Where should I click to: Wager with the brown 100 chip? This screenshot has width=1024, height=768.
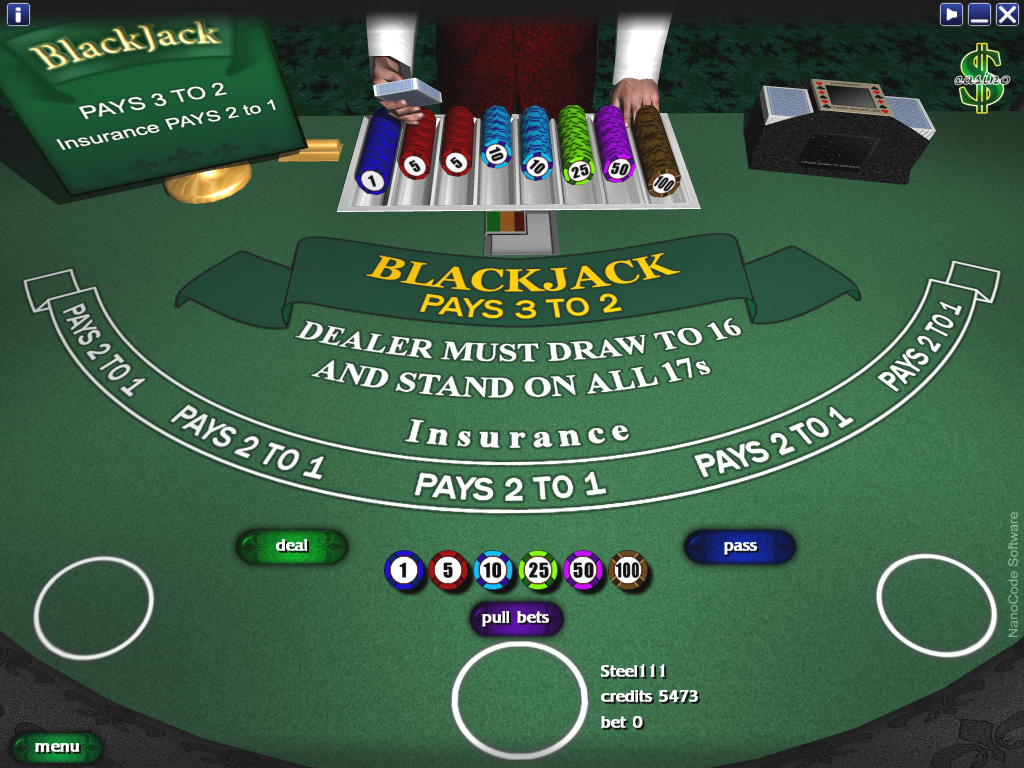(x=628, y=571)
